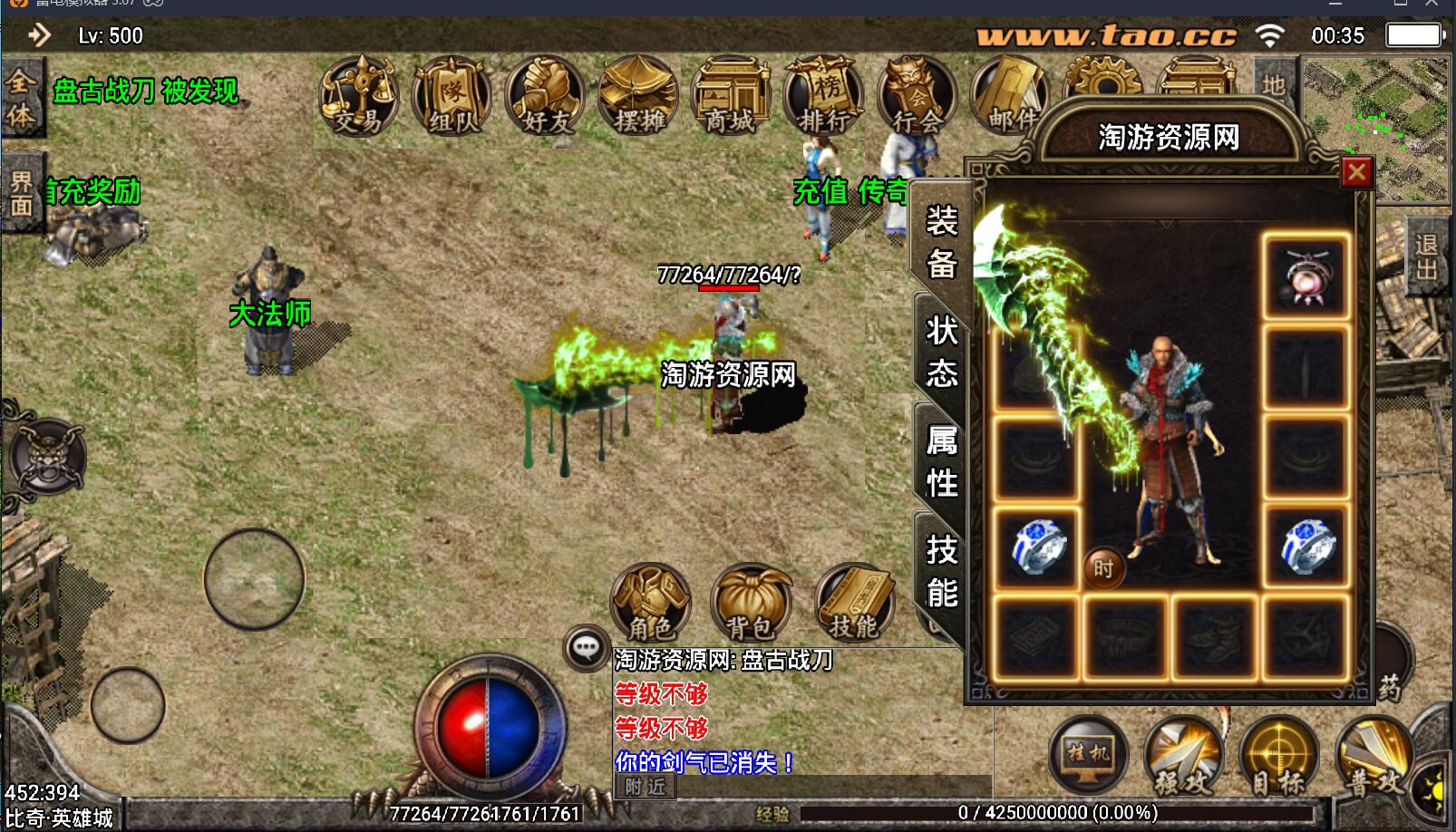Open the 角色 character button
The height and width of the screenshot is (832, 1456).
(651, 602)
